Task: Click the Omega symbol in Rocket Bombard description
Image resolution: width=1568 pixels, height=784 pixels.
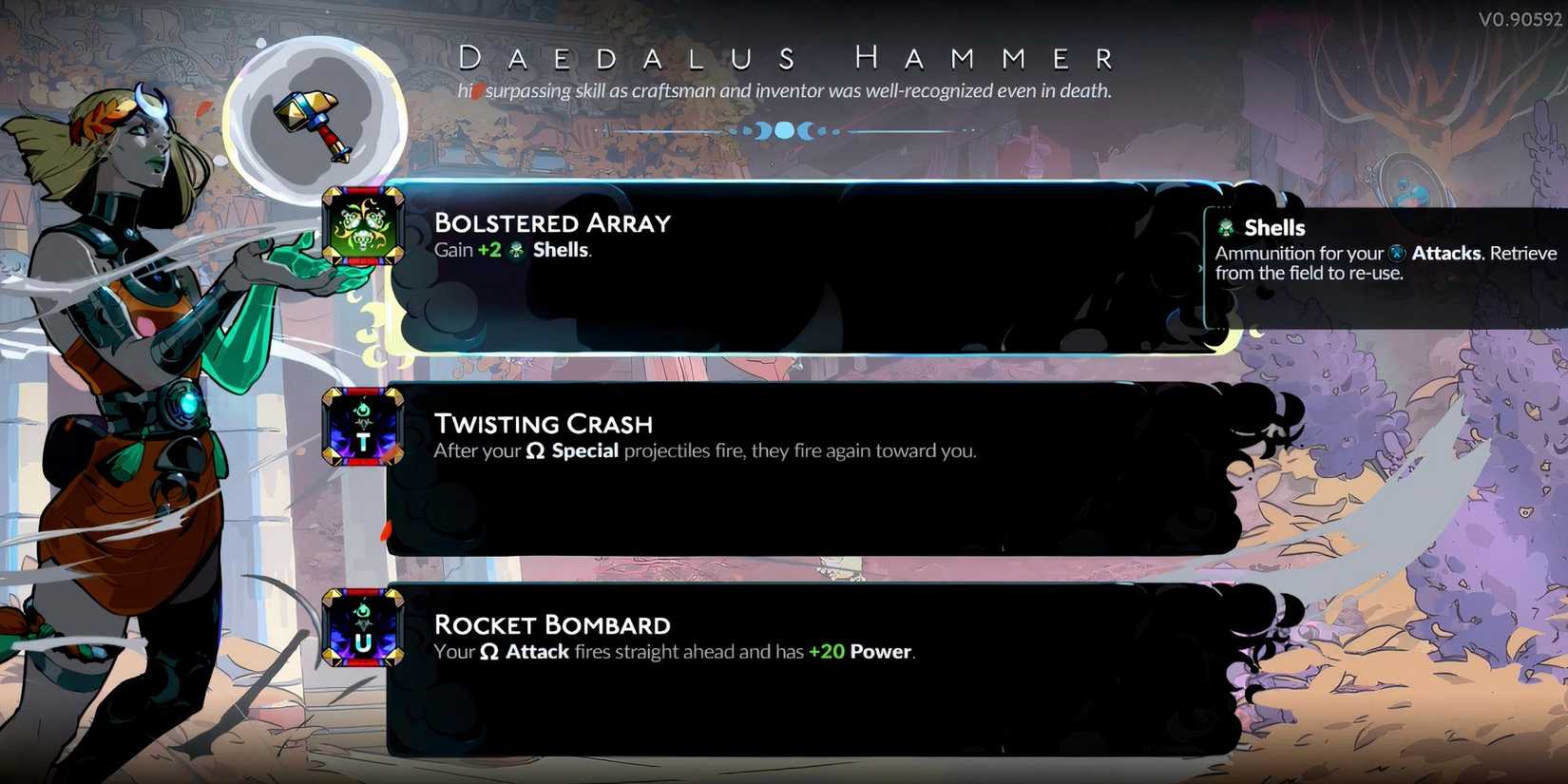Action: (489, 652)
